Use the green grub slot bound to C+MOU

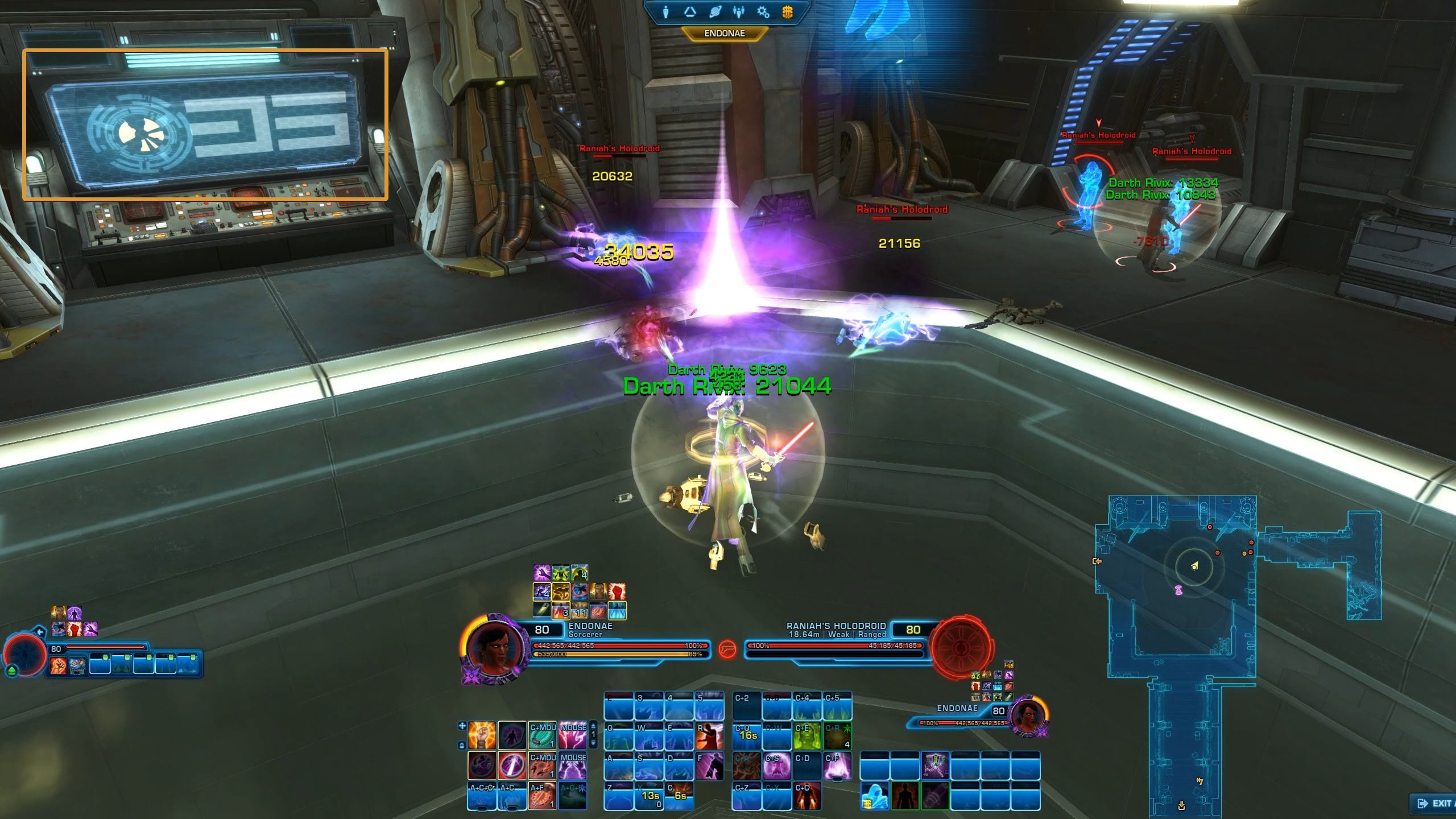click(542, 735)
